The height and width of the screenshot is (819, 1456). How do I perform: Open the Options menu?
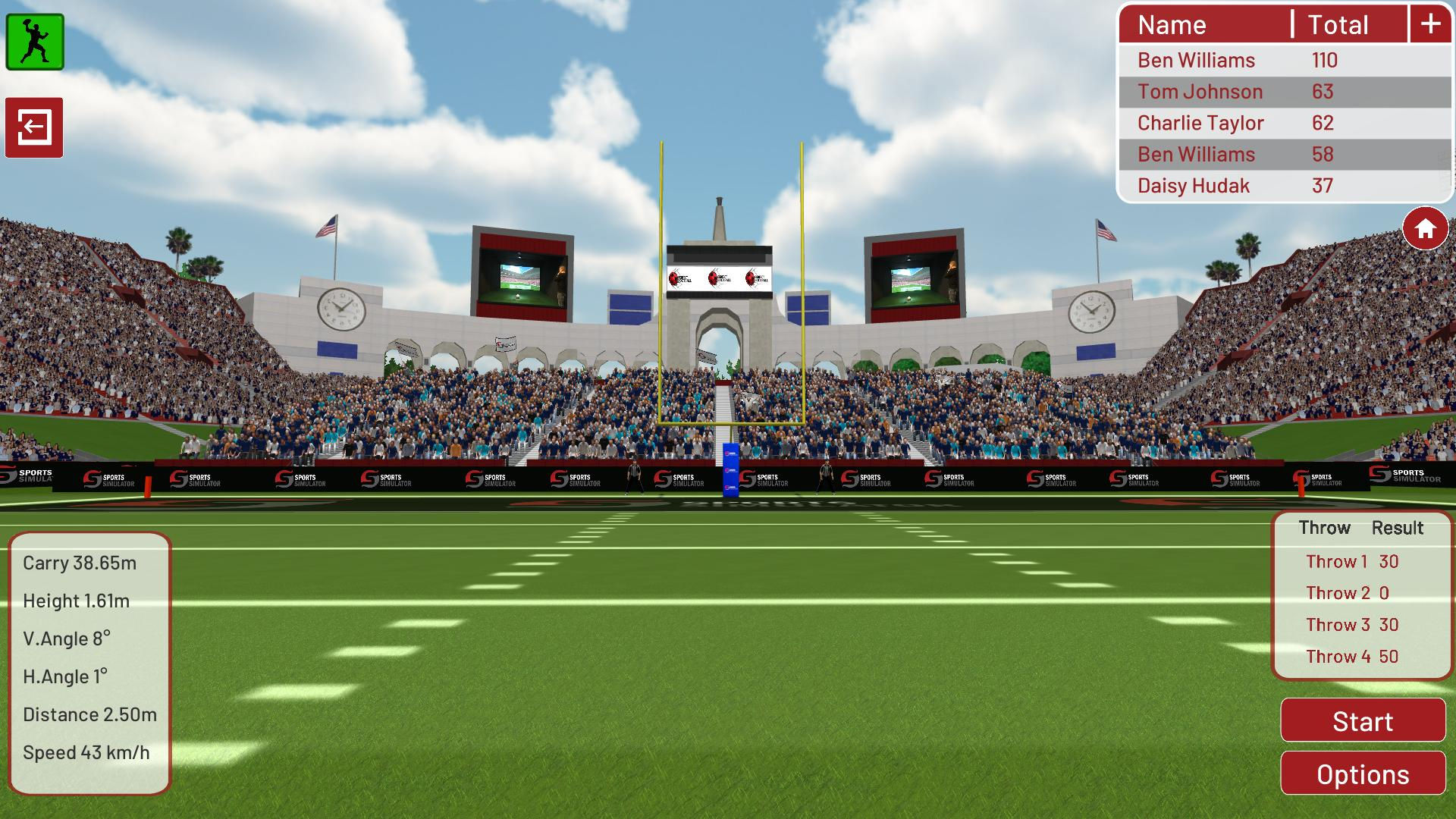coord(1362,773)
